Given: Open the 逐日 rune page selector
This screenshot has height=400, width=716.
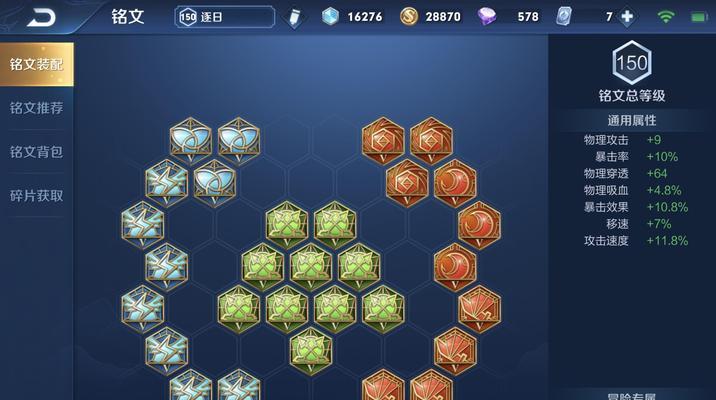Looking at the screenshot, I should coord(225,17).
